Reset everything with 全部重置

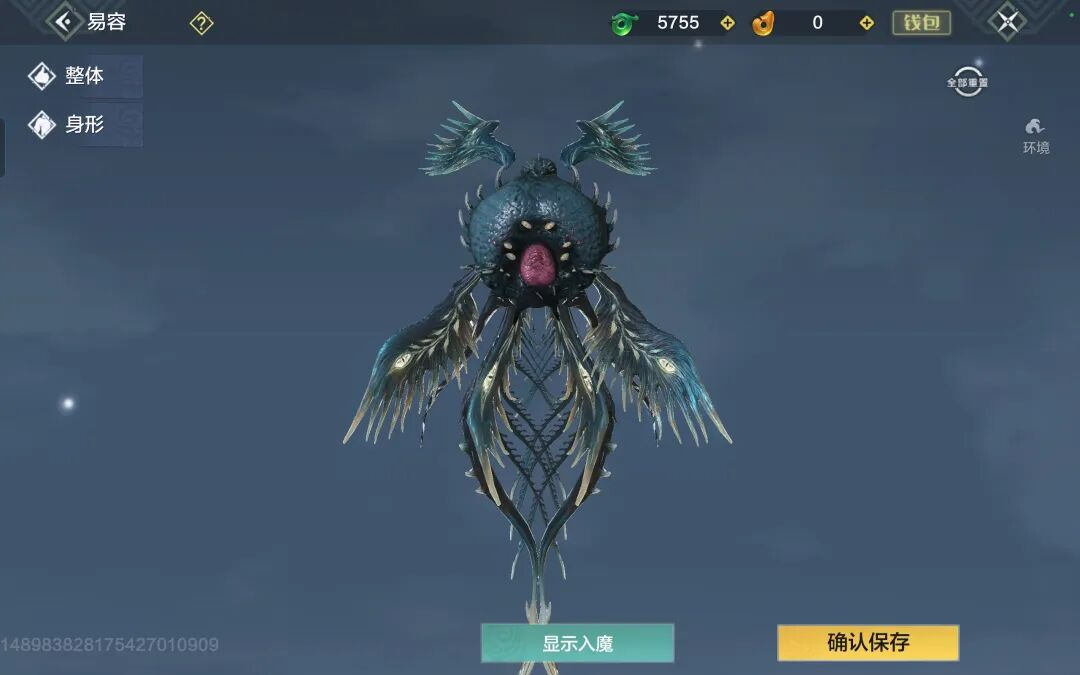pyautogui.click(x=967, y=82)
